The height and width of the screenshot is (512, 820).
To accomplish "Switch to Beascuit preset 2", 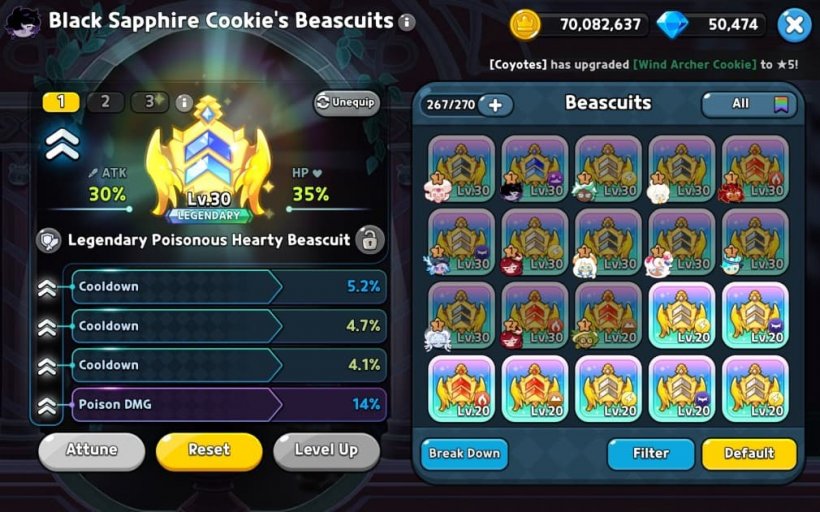I will coord(105,102).
